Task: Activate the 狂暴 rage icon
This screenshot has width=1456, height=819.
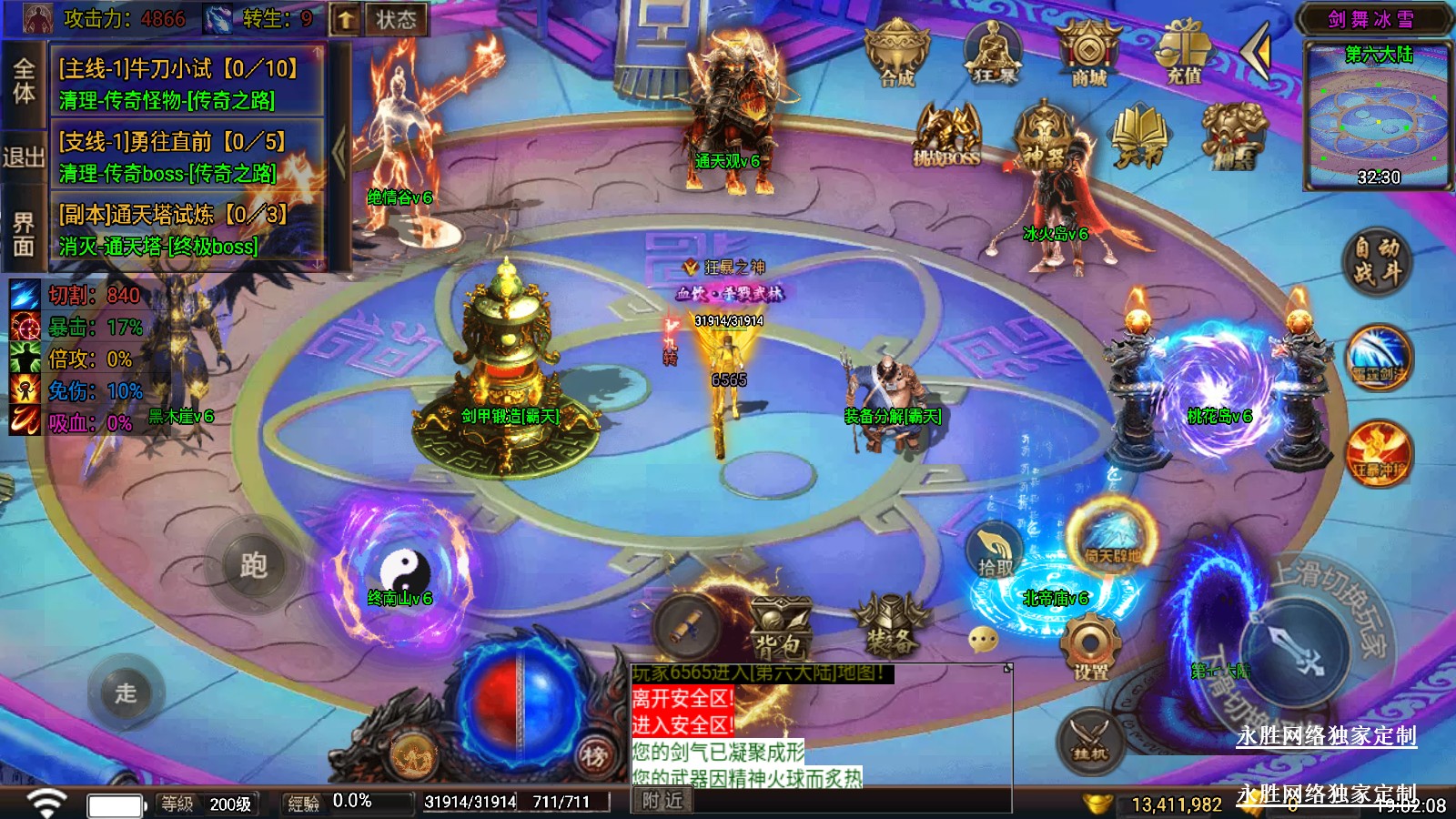Action: pyautogui.click(x=994, y=53)
